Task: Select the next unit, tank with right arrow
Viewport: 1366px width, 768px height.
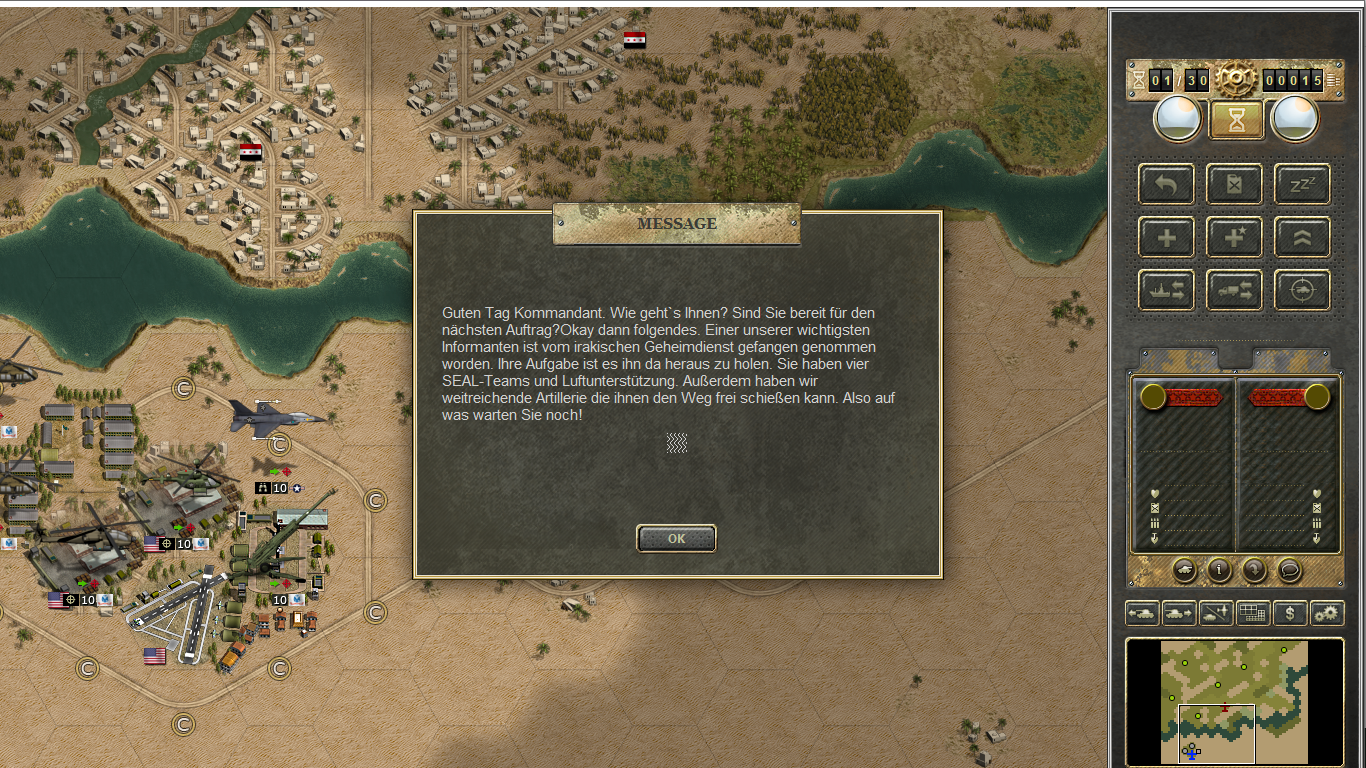Action: point(1178,613)
